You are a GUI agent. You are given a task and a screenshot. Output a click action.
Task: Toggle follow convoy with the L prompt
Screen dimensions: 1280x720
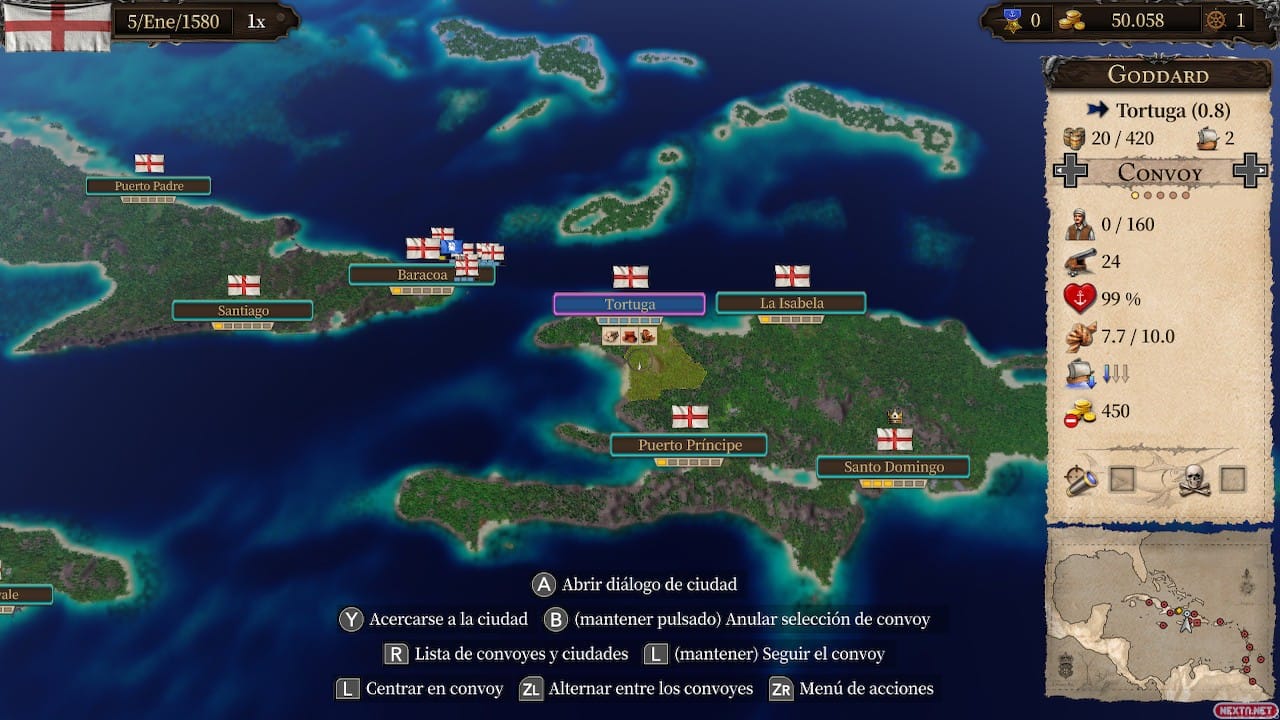pyautogui.click(x=654, y=654)
